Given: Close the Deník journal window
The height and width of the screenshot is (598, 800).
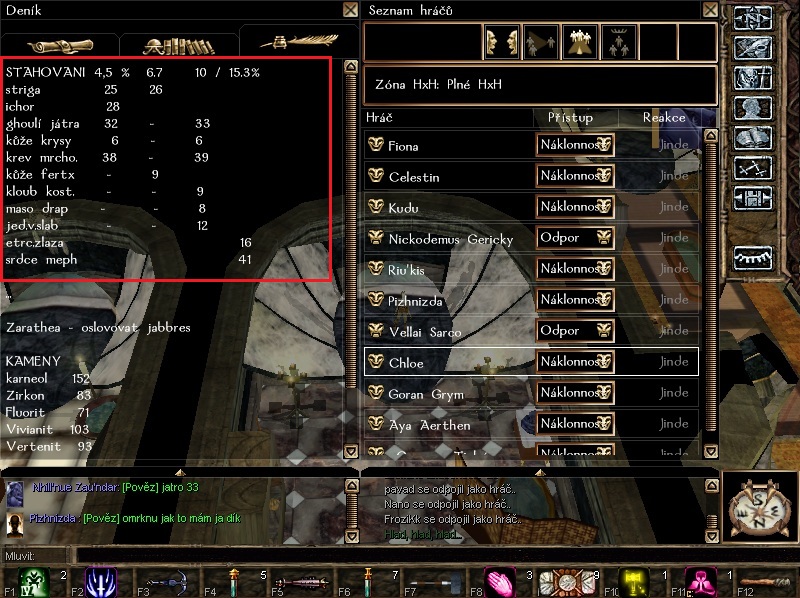Looking at the screenshot, I should (349, 10).
